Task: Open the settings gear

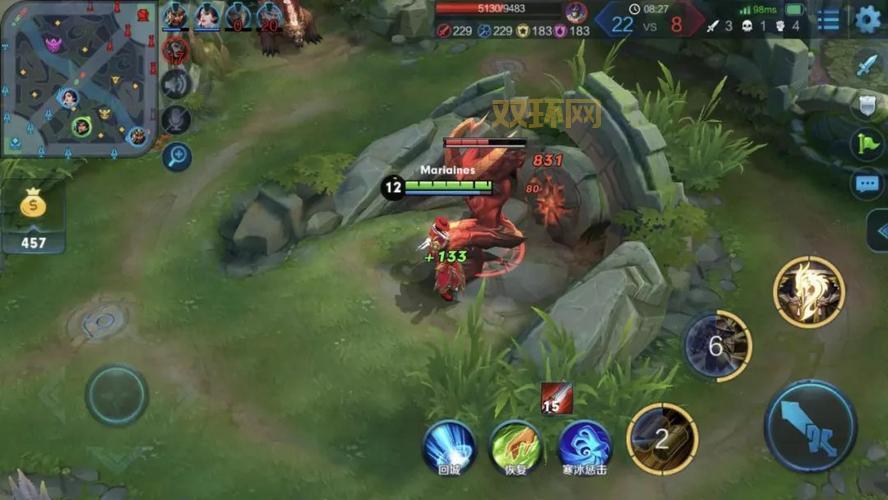Action: [x=868, y=19]
